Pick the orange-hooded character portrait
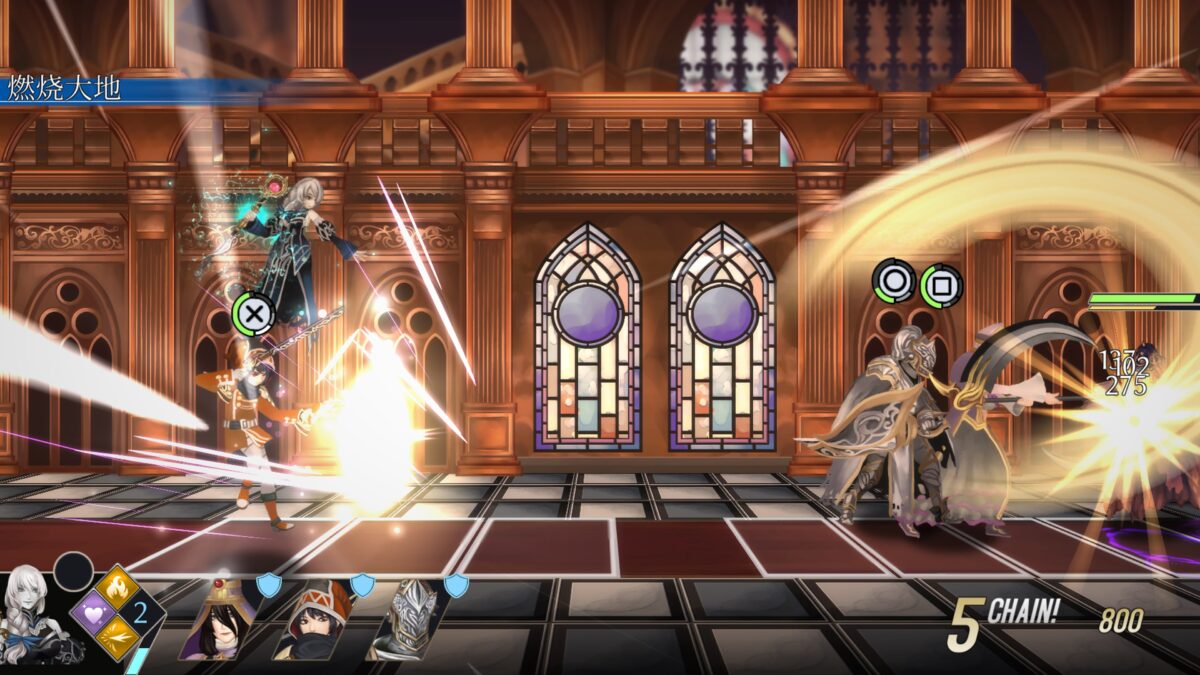Image resolution: width=1200 pixels, height=675 pixels. [313, 622]
